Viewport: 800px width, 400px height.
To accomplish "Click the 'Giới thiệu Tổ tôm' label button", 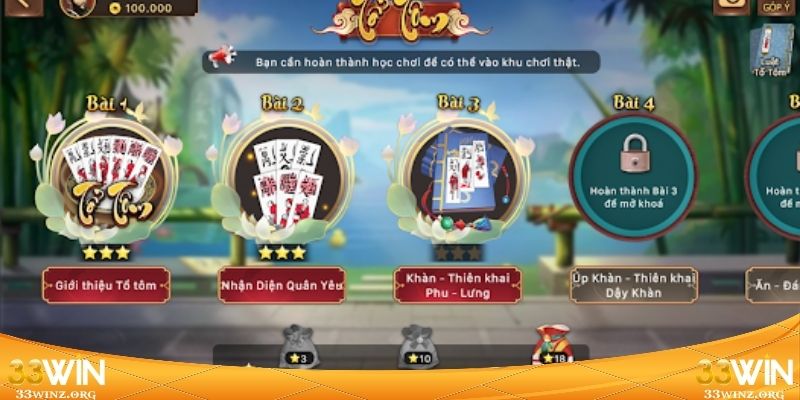I will [x=106, y=285].
